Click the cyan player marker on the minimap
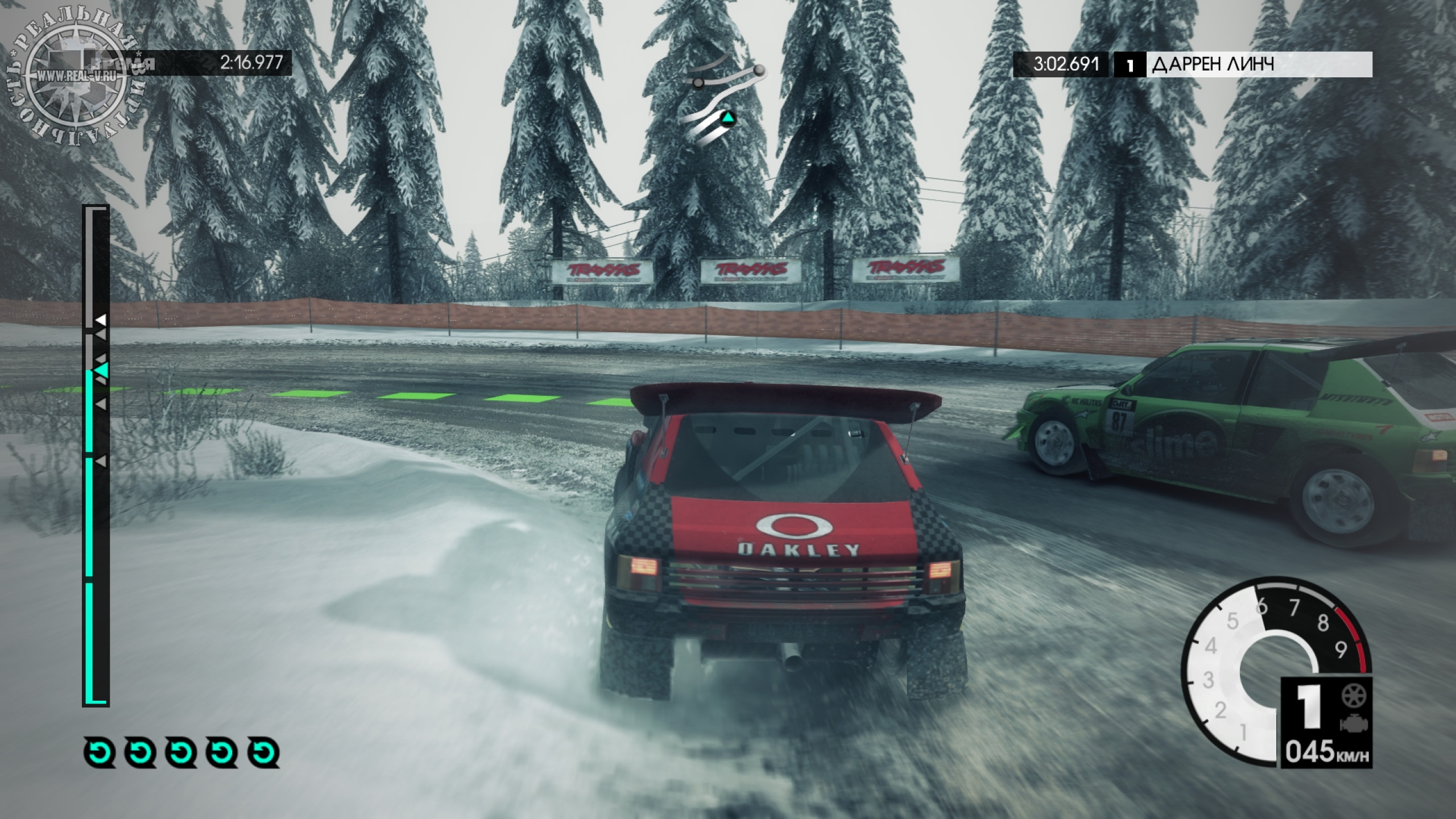Screen dimensions: 1456x819 (x=728, y=119)
